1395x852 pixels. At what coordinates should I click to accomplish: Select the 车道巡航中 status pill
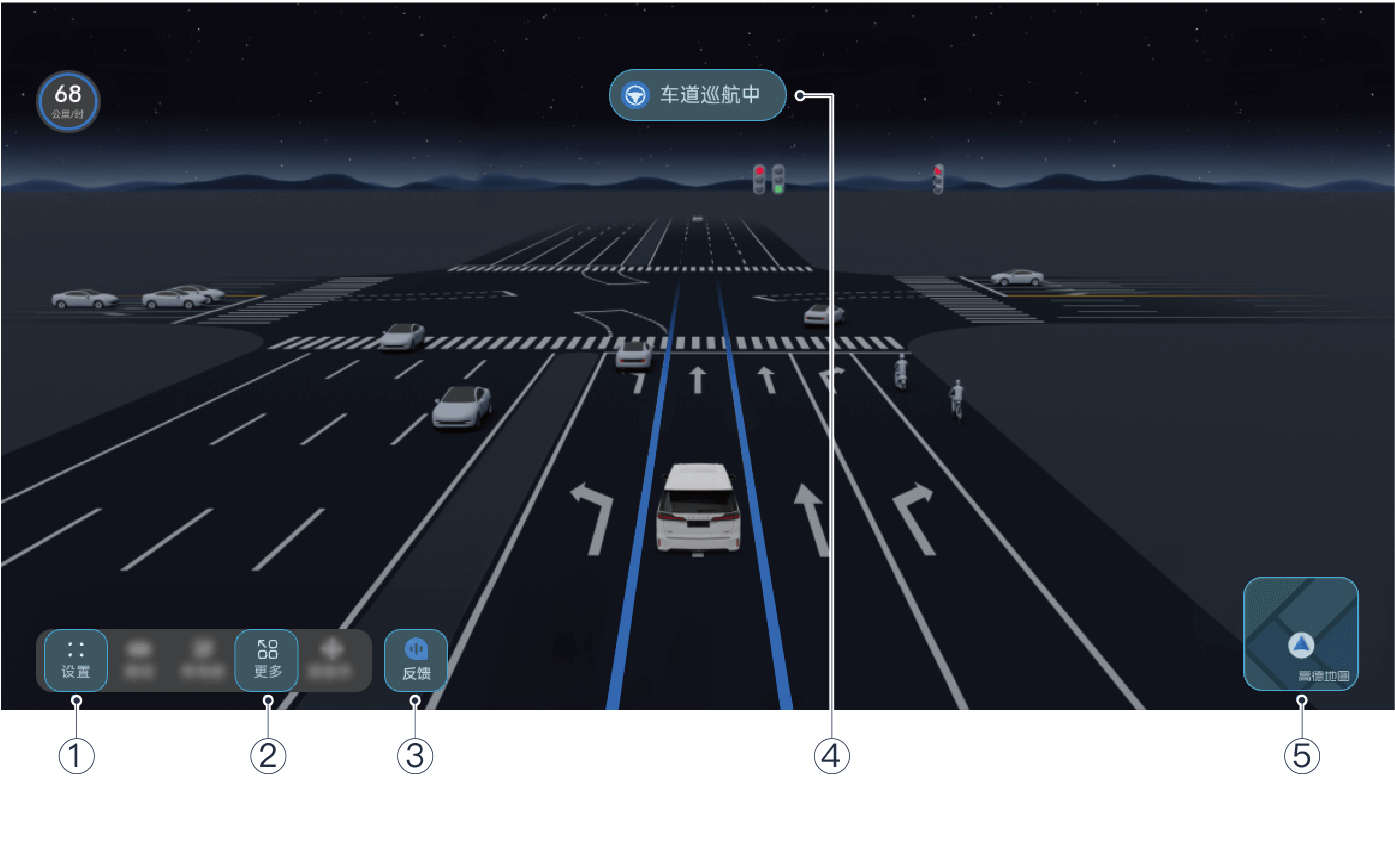[697, 95]
